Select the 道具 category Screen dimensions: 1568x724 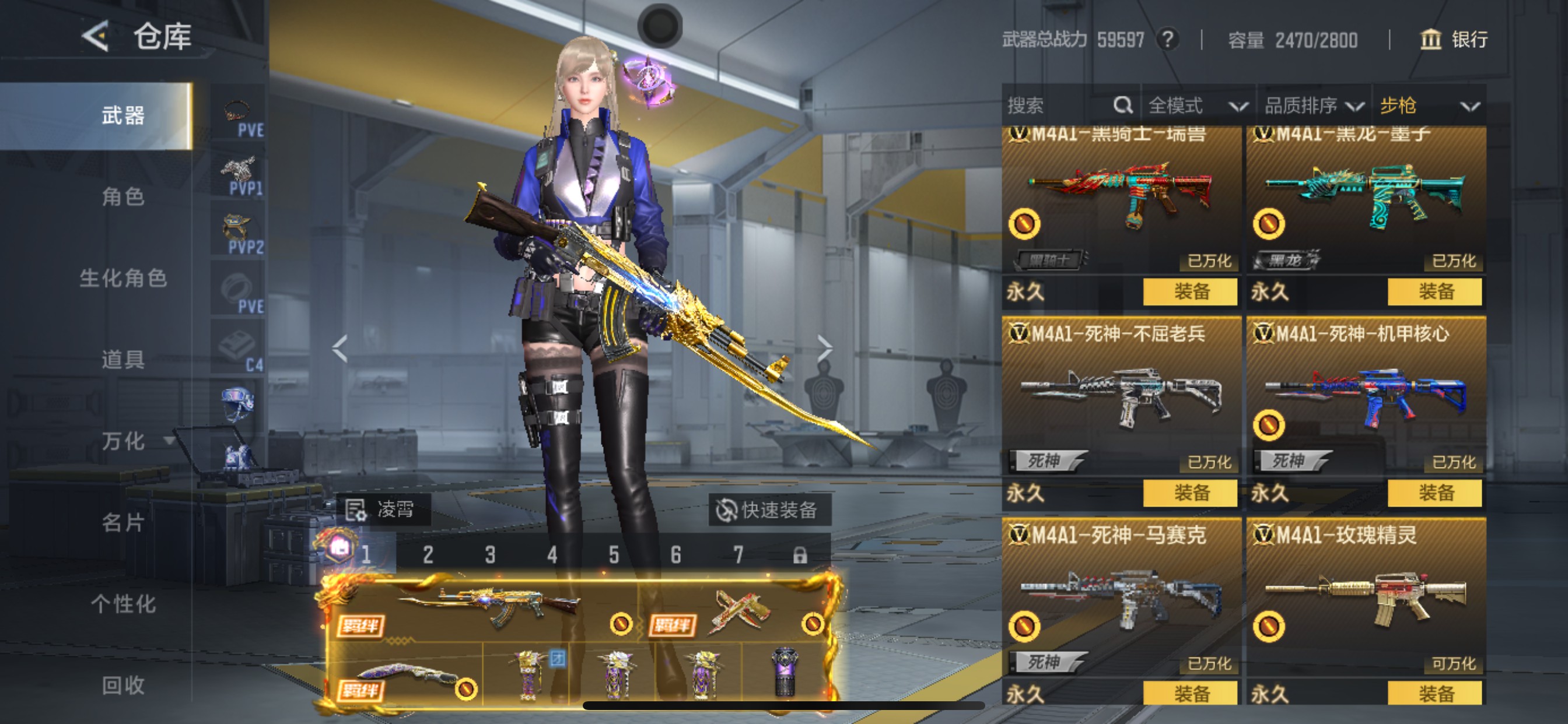pos(123,359)
